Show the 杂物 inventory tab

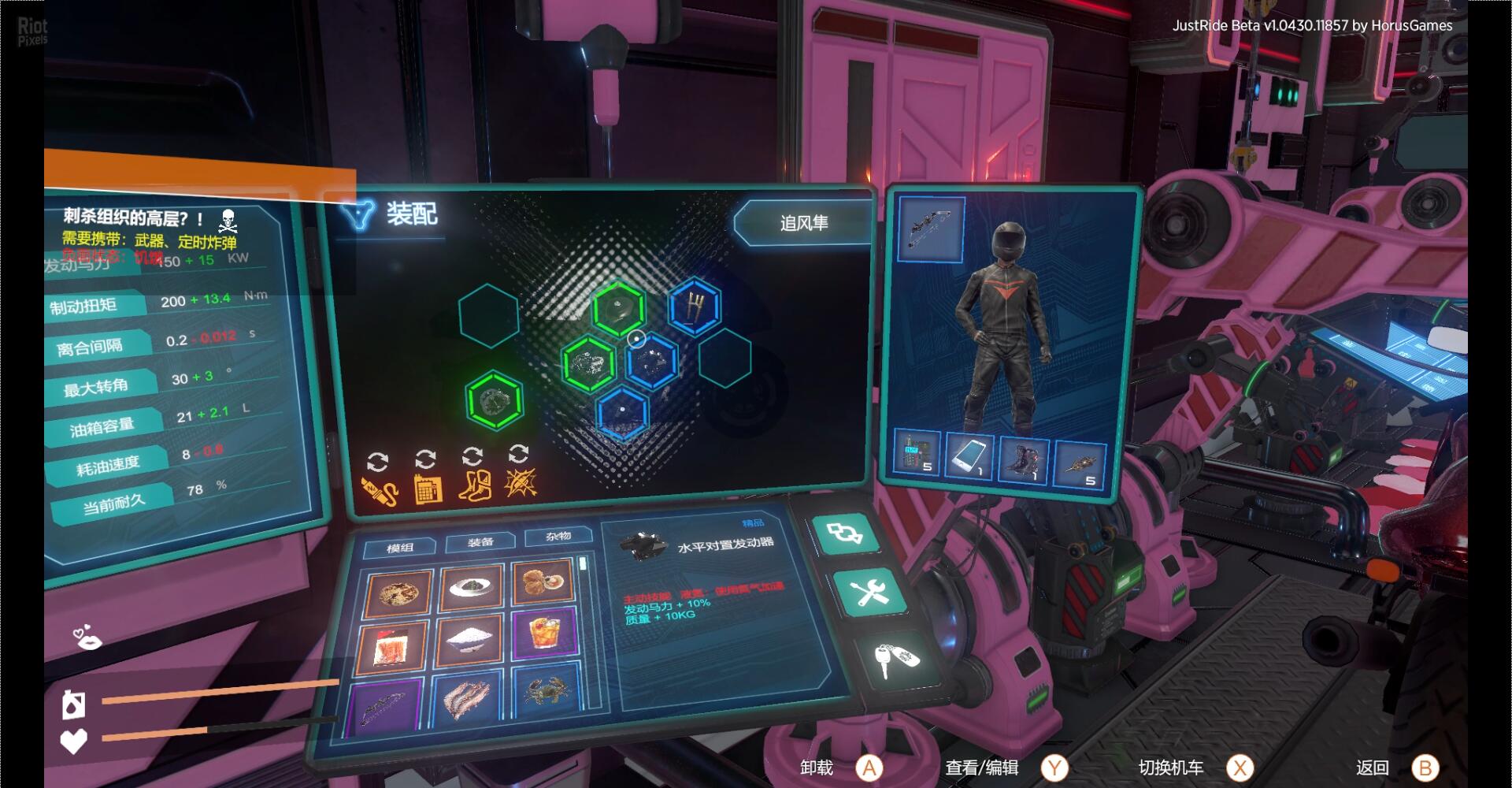[558, 537]
